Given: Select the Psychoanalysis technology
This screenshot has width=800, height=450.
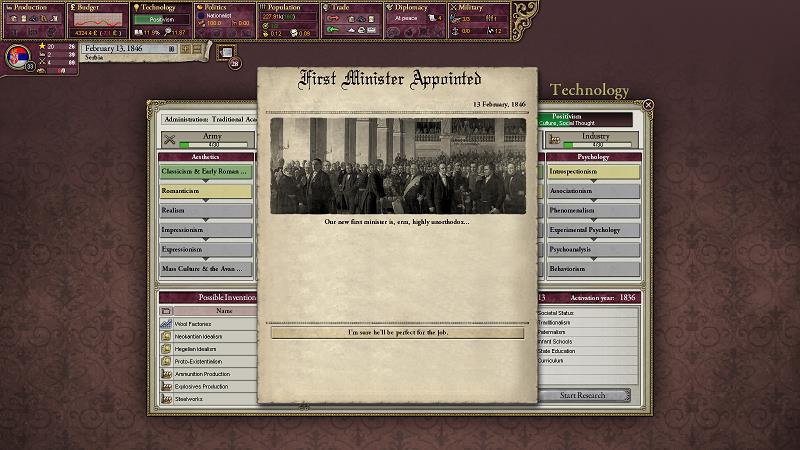Looking at the screenshot, I should 594,249.
